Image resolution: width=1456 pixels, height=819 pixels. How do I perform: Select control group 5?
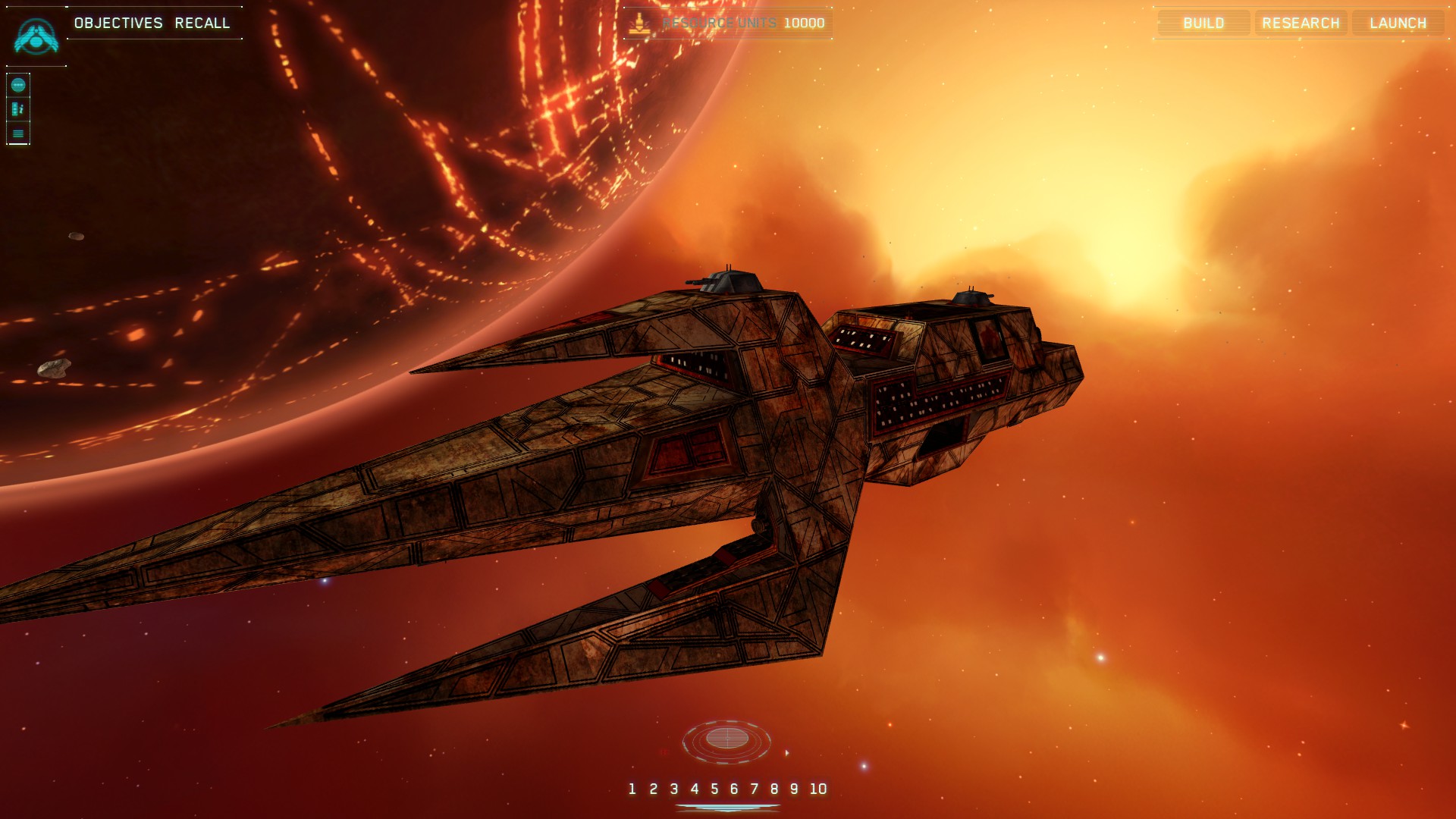714,789
